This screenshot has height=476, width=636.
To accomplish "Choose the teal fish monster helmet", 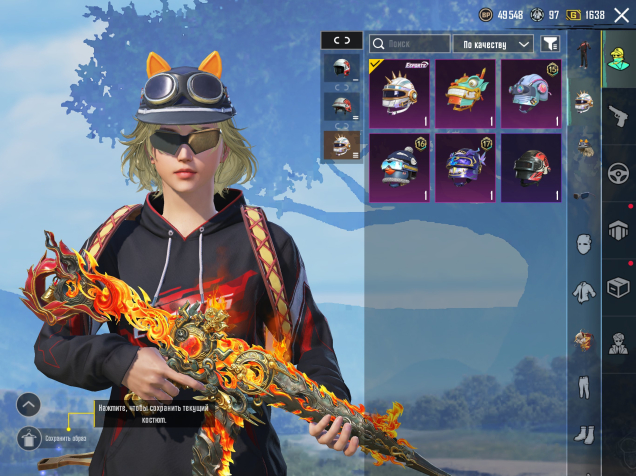I will (x=465, y=94).
